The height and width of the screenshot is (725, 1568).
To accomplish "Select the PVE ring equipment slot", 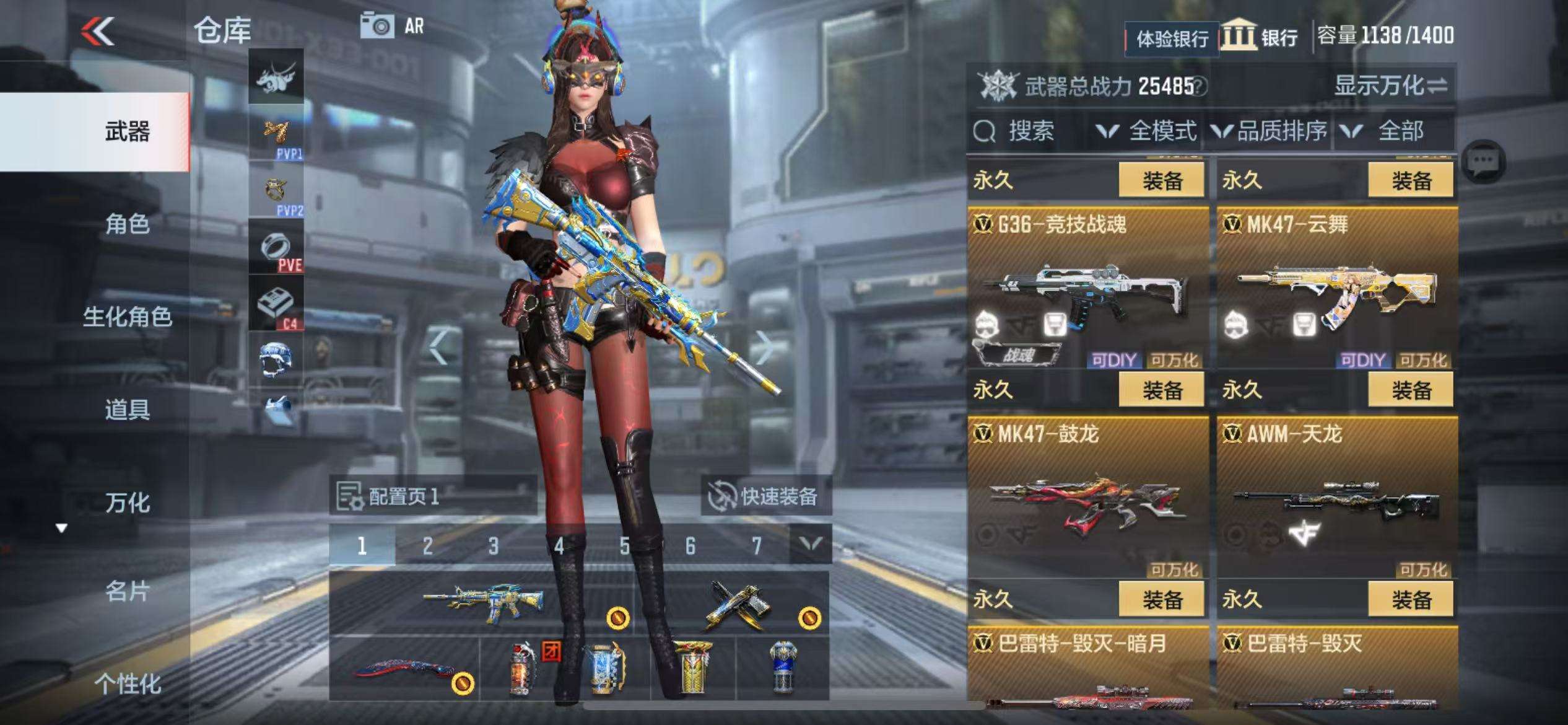I will pos(276,248).
